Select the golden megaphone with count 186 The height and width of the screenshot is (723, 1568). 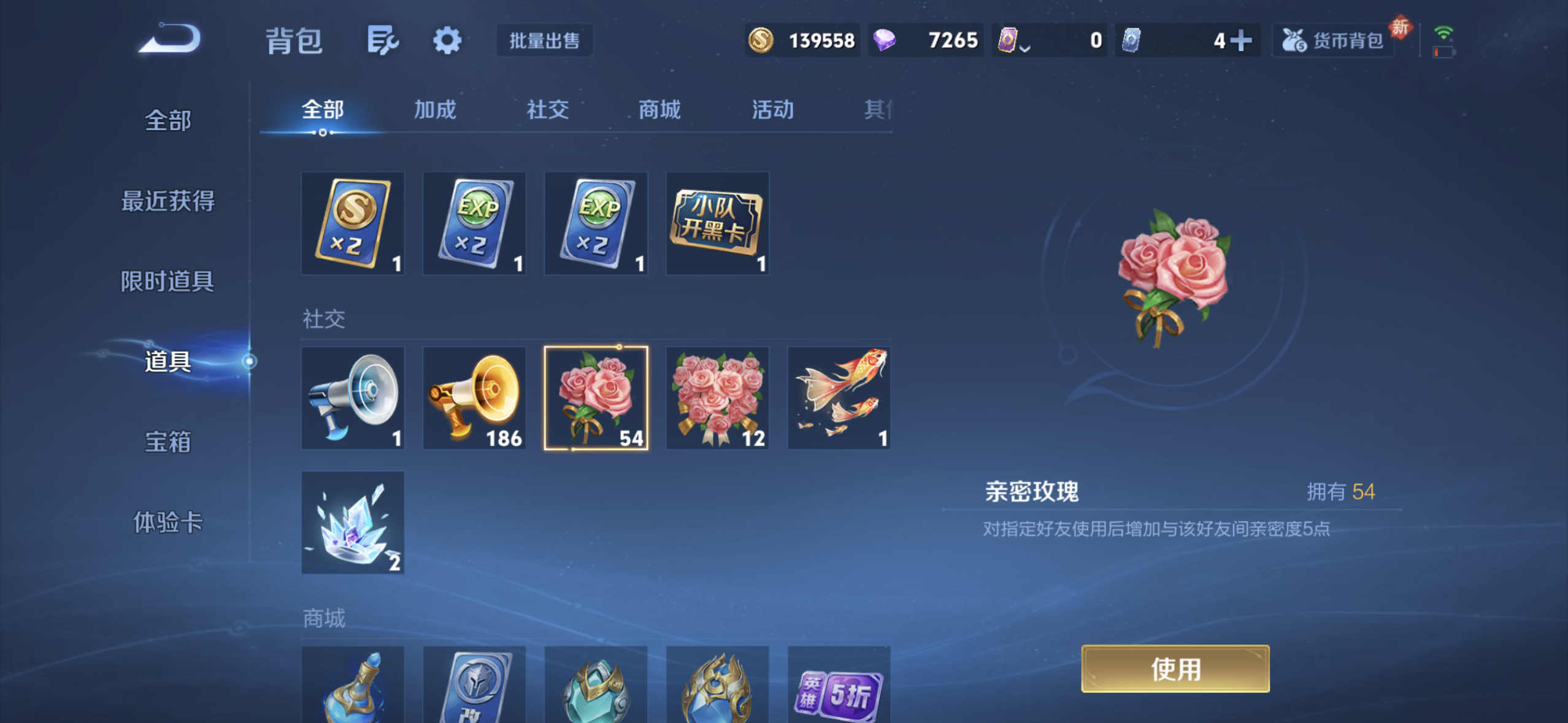pos(474,397)
